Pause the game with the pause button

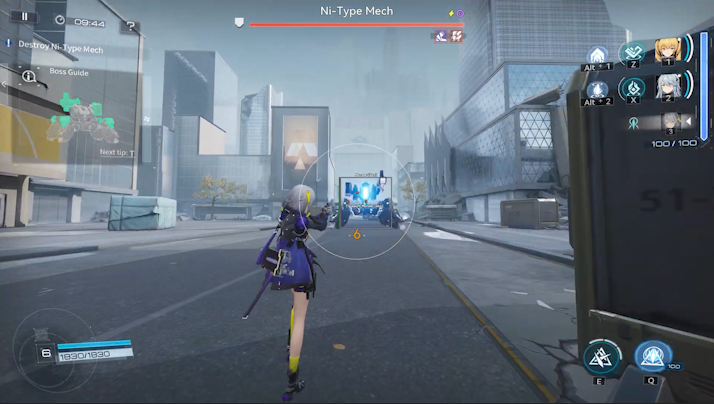(x=24, y=17)
